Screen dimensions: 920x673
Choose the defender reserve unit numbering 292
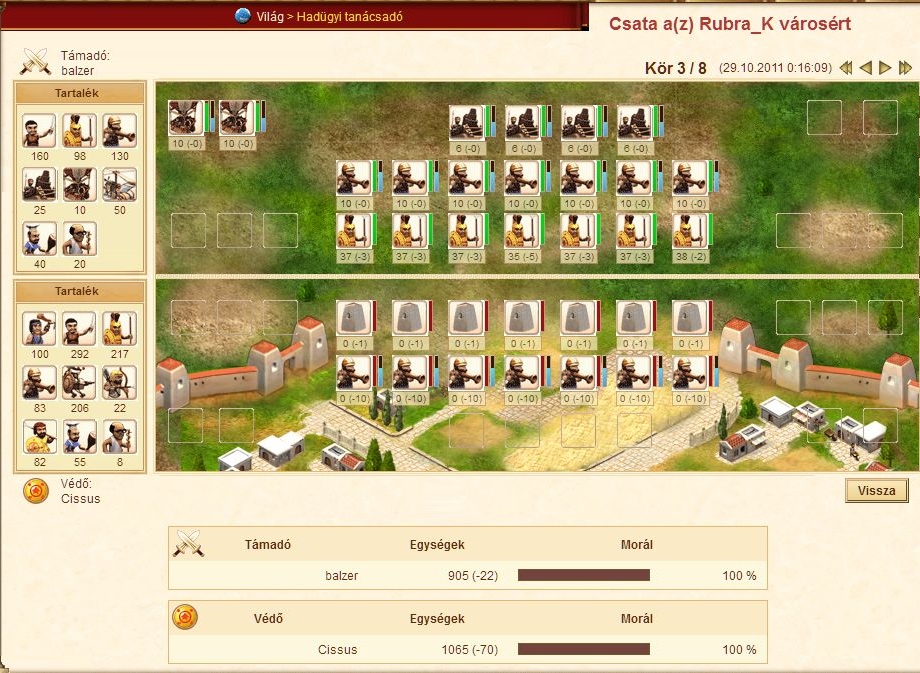[x=80, y=328]
